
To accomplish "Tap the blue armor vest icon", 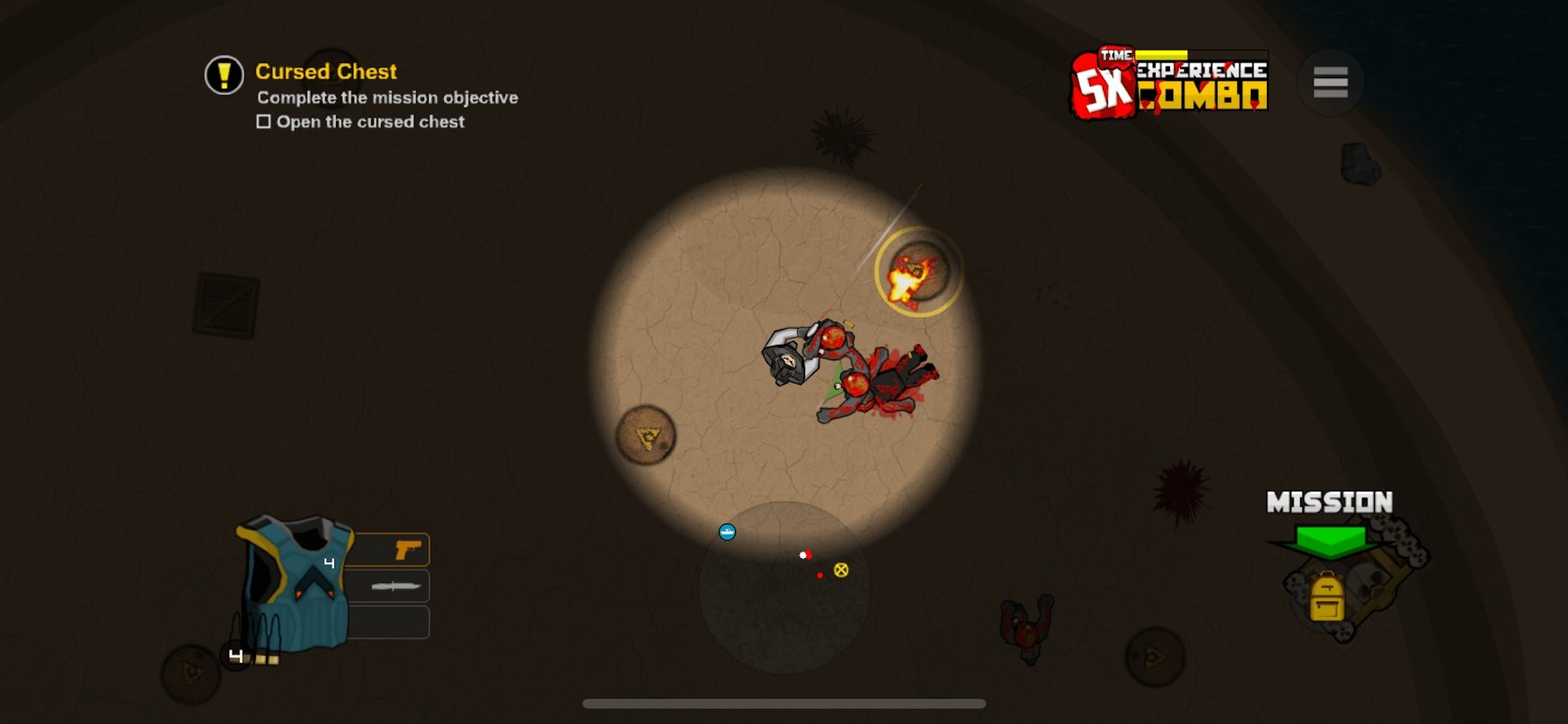I will point(298,580).
